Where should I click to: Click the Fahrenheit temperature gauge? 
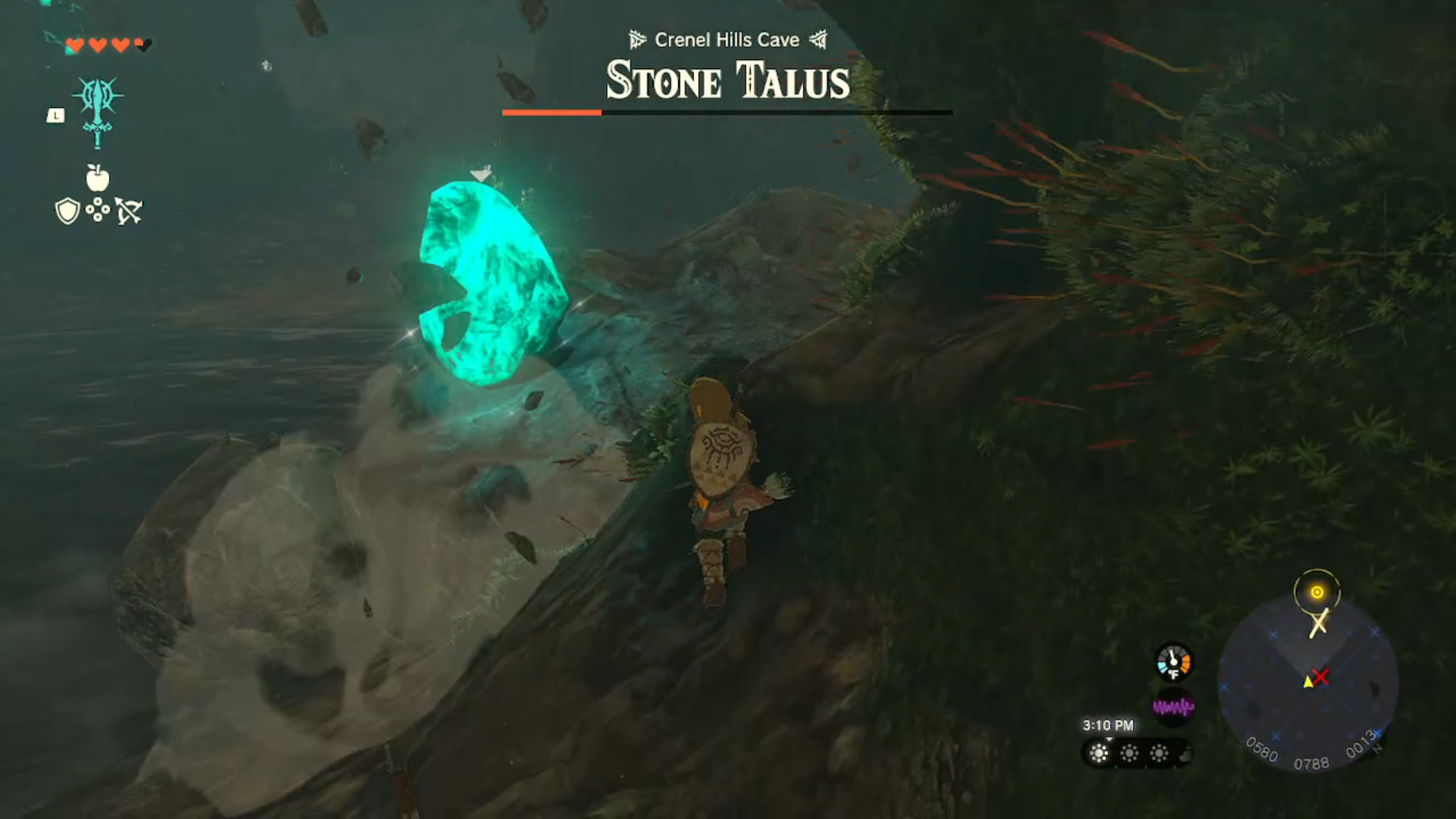(x=1173, y=662)
